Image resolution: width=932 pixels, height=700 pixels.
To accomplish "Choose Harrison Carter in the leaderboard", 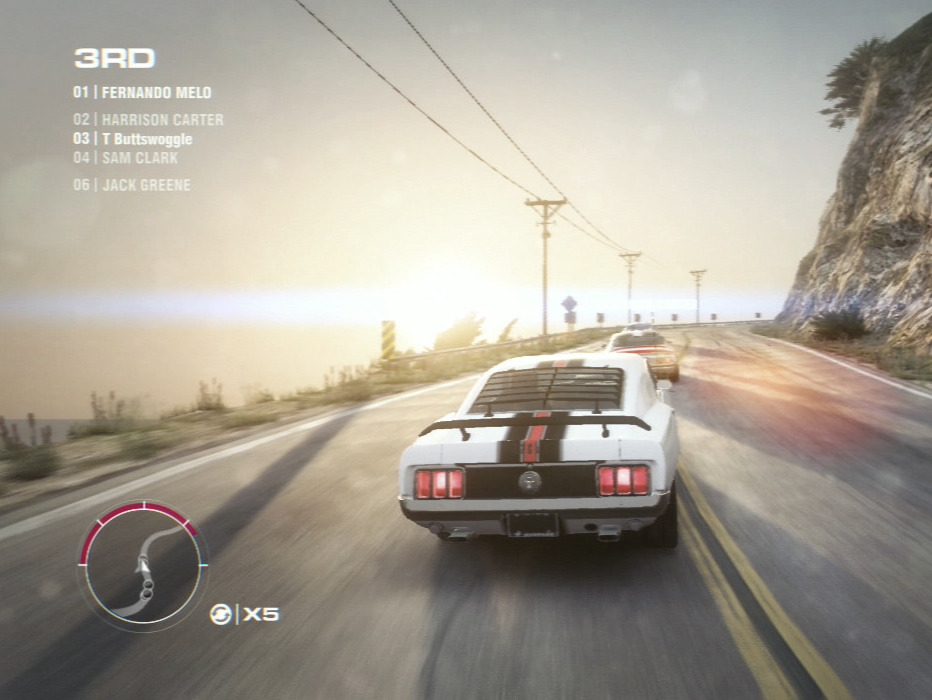I will click(148, 120).
